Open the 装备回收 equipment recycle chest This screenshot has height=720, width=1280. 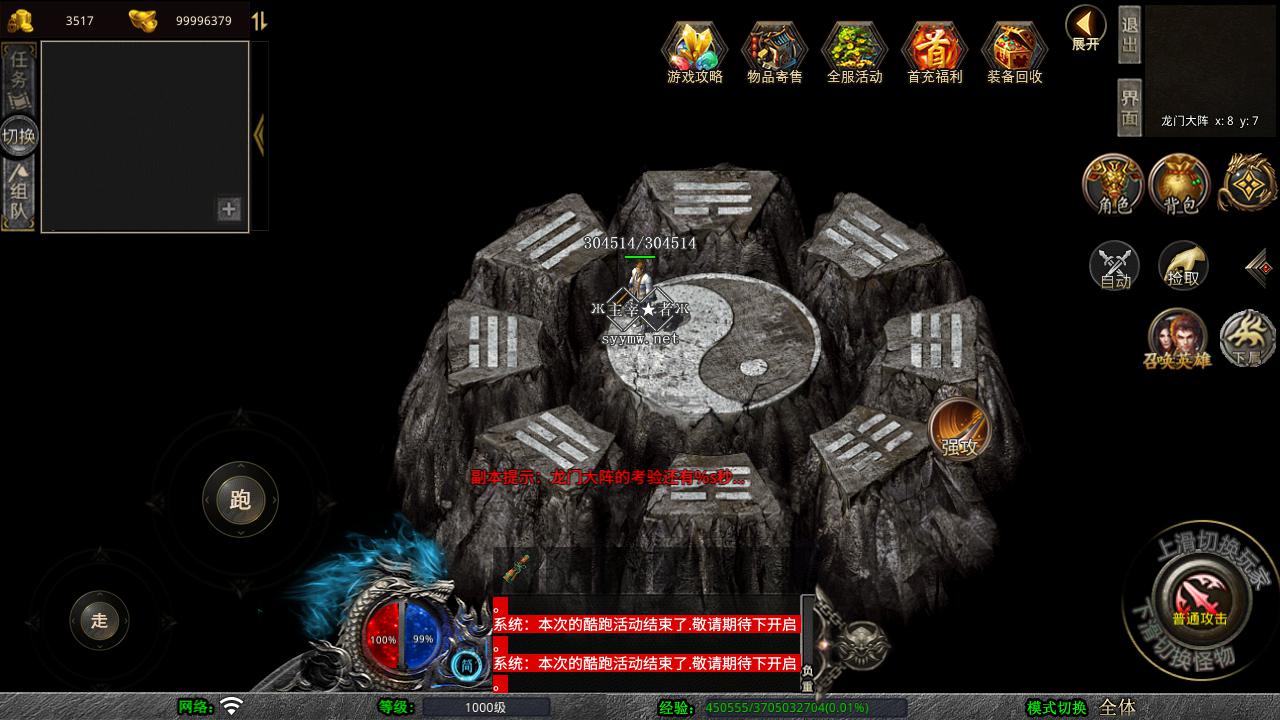(x=1014, y=50)
